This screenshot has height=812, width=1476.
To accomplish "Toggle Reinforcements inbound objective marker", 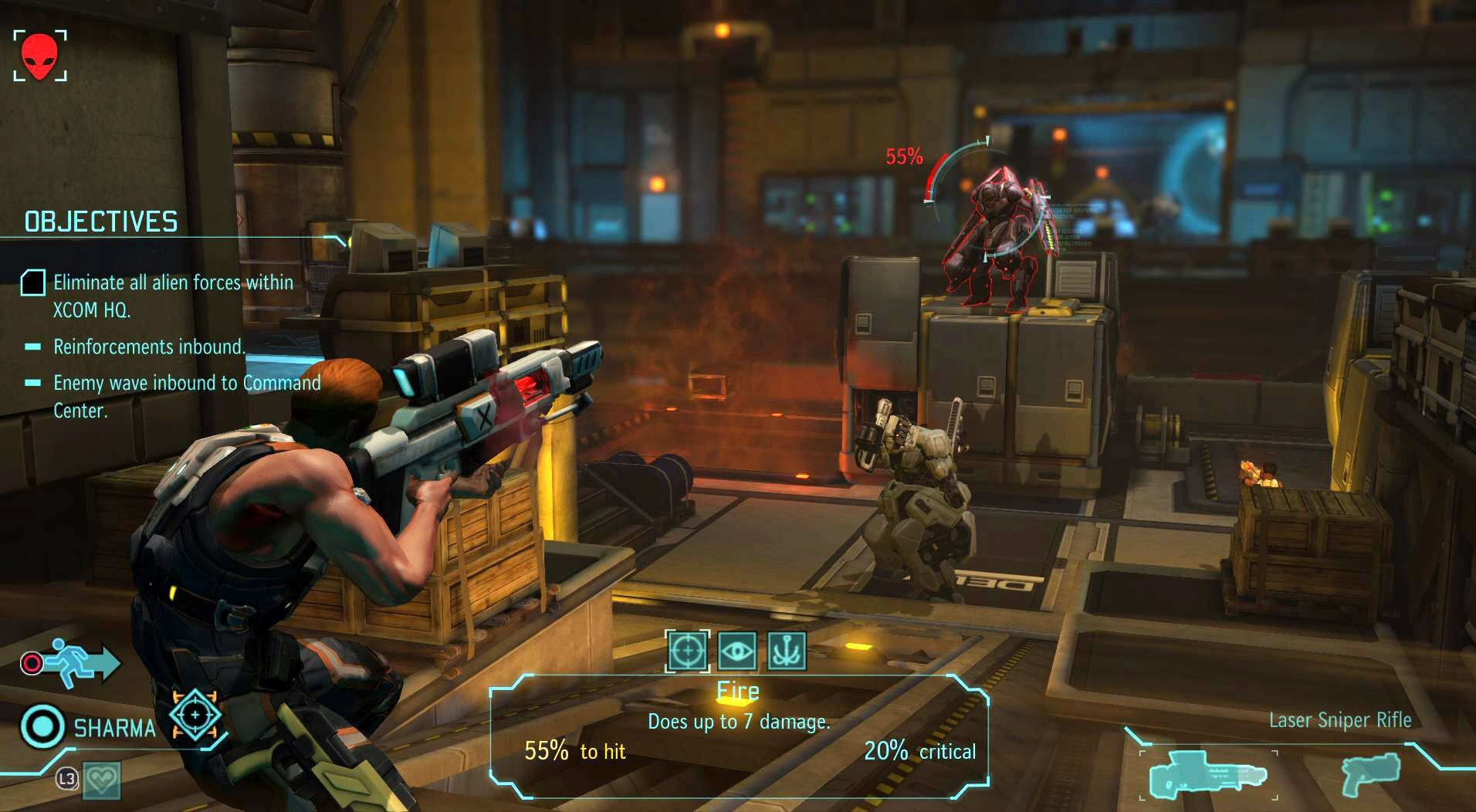I will [32, 347].
